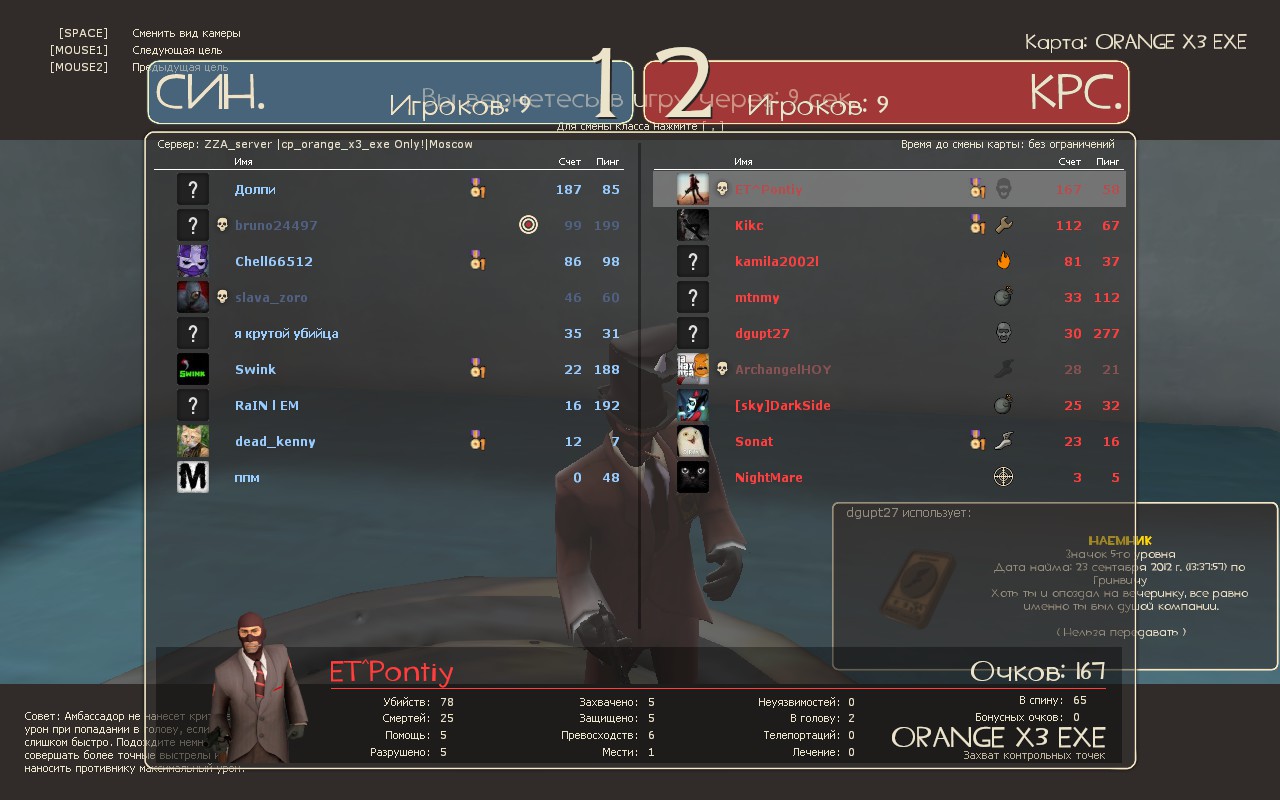Click dead_kenny's cat avatar
This screenshot has height=800, width=1280.
click(x=193, y=441)
